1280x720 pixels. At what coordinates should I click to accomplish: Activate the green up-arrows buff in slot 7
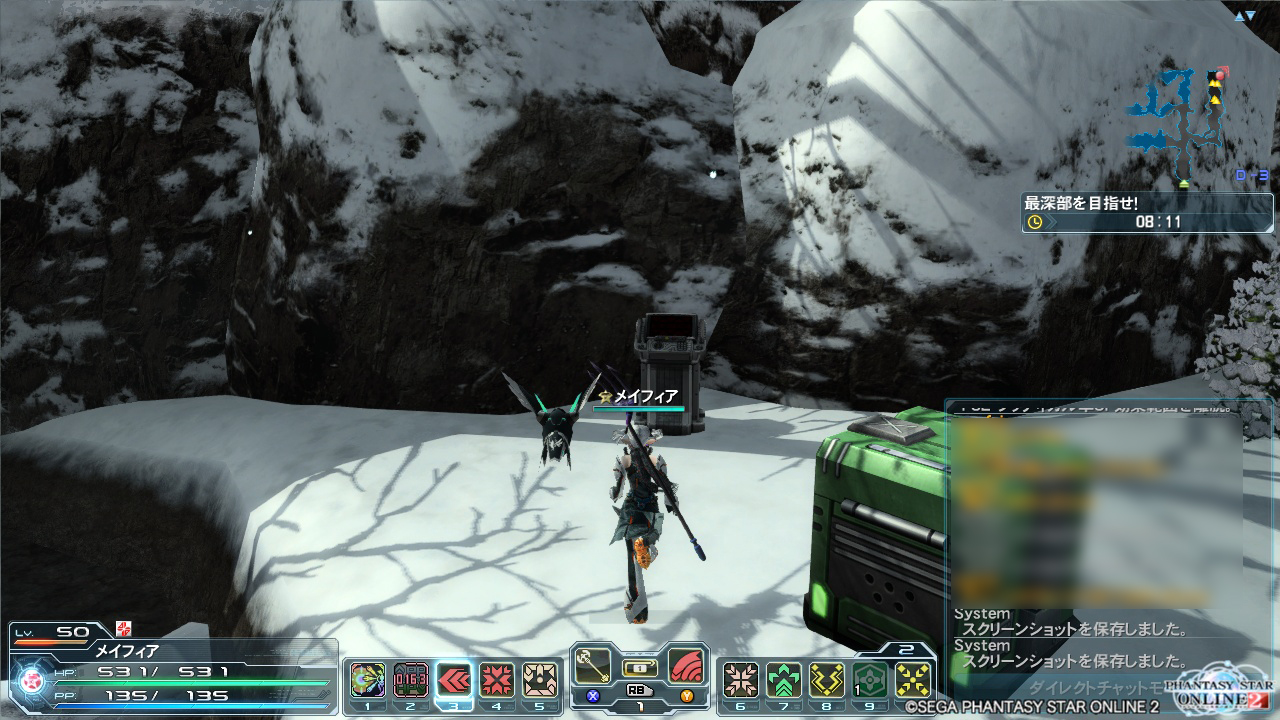click(784, 681)
